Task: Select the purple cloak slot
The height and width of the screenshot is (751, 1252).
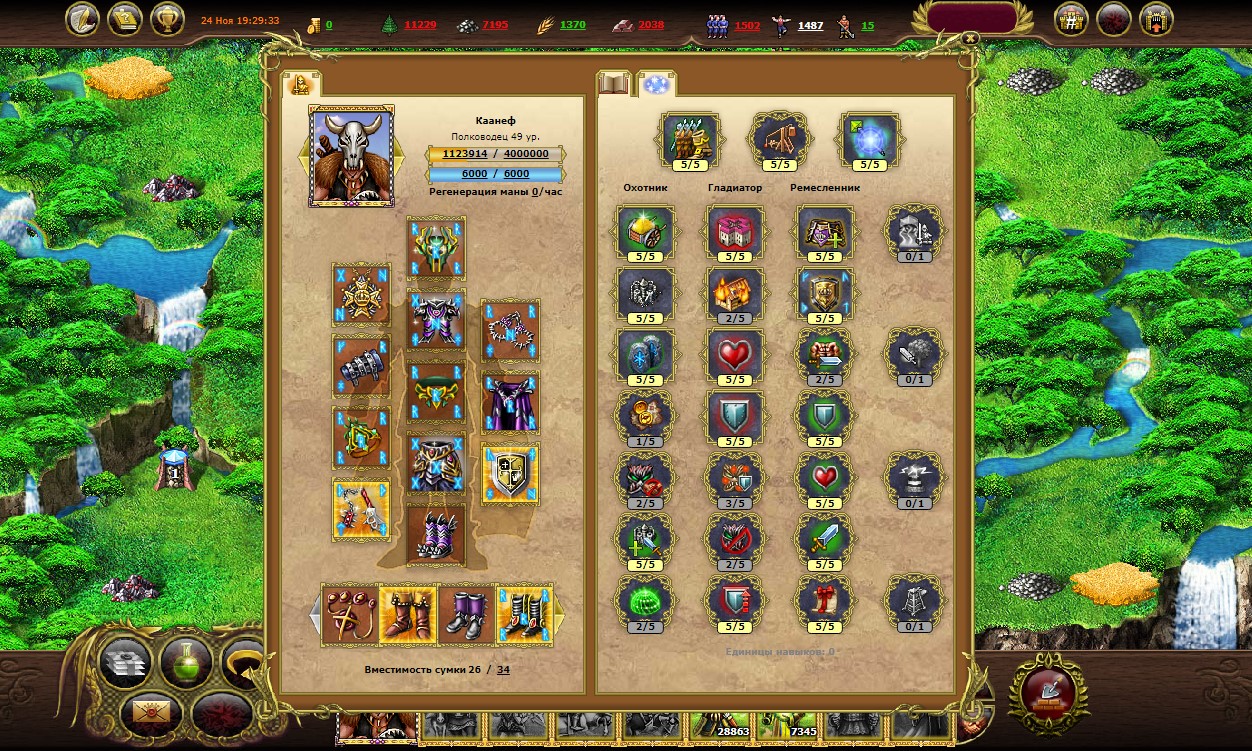Action: 510,402
